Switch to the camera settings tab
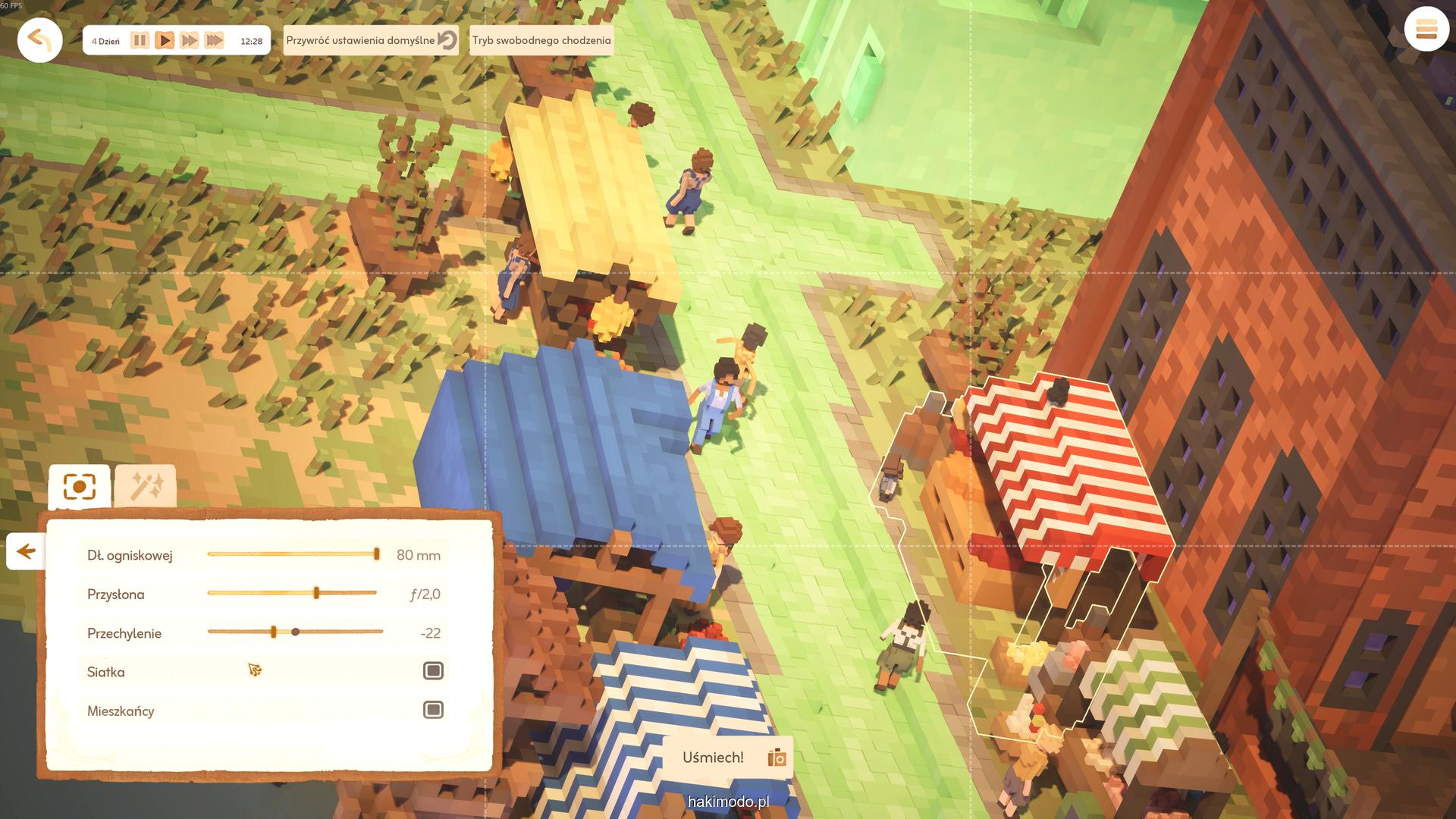This screenshot has width=1456, height=819. (x=80, y=487)
